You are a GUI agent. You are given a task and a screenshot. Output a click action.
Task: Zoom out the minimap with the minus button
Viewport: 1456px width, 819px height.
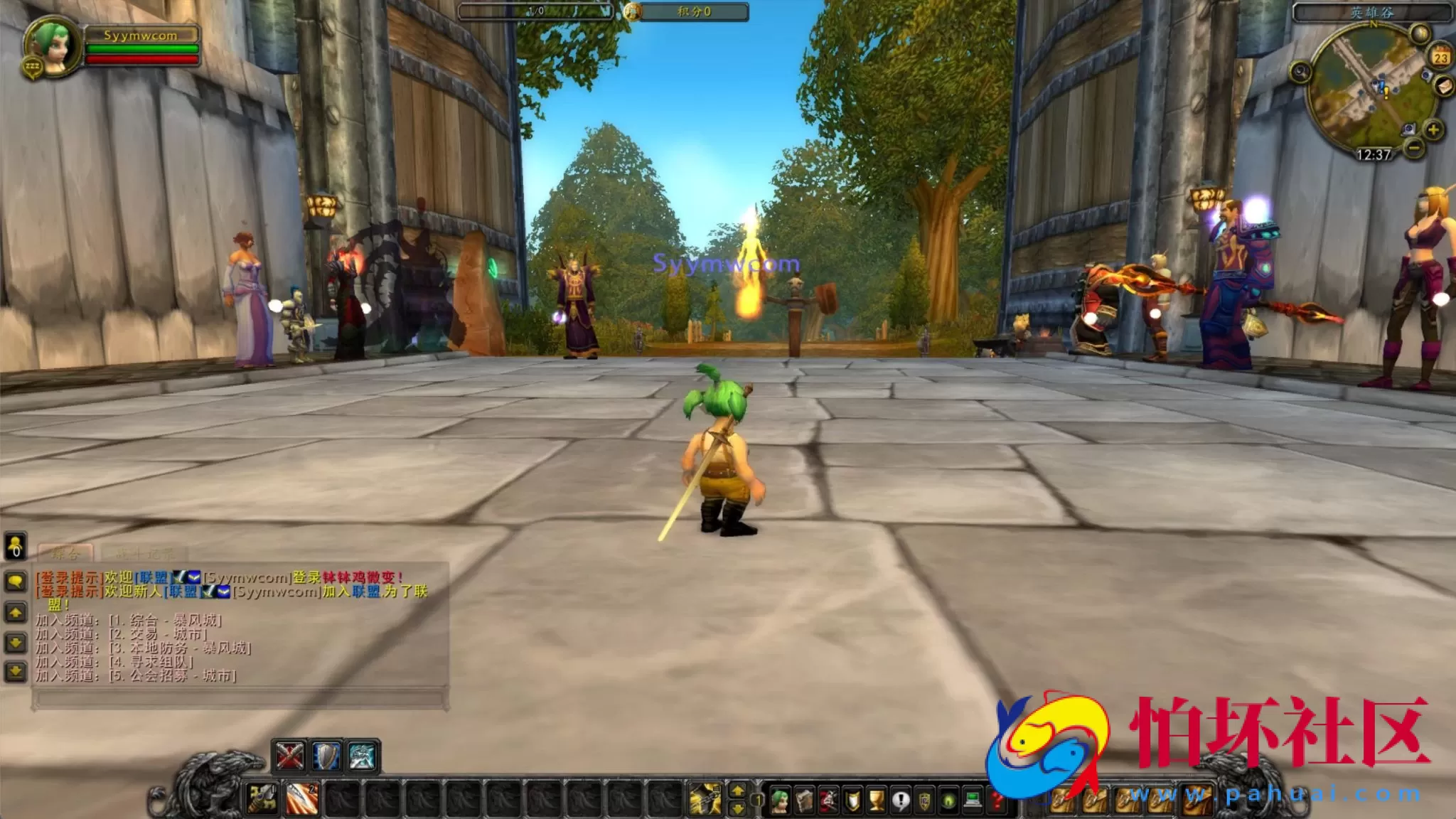[1414, 148]
